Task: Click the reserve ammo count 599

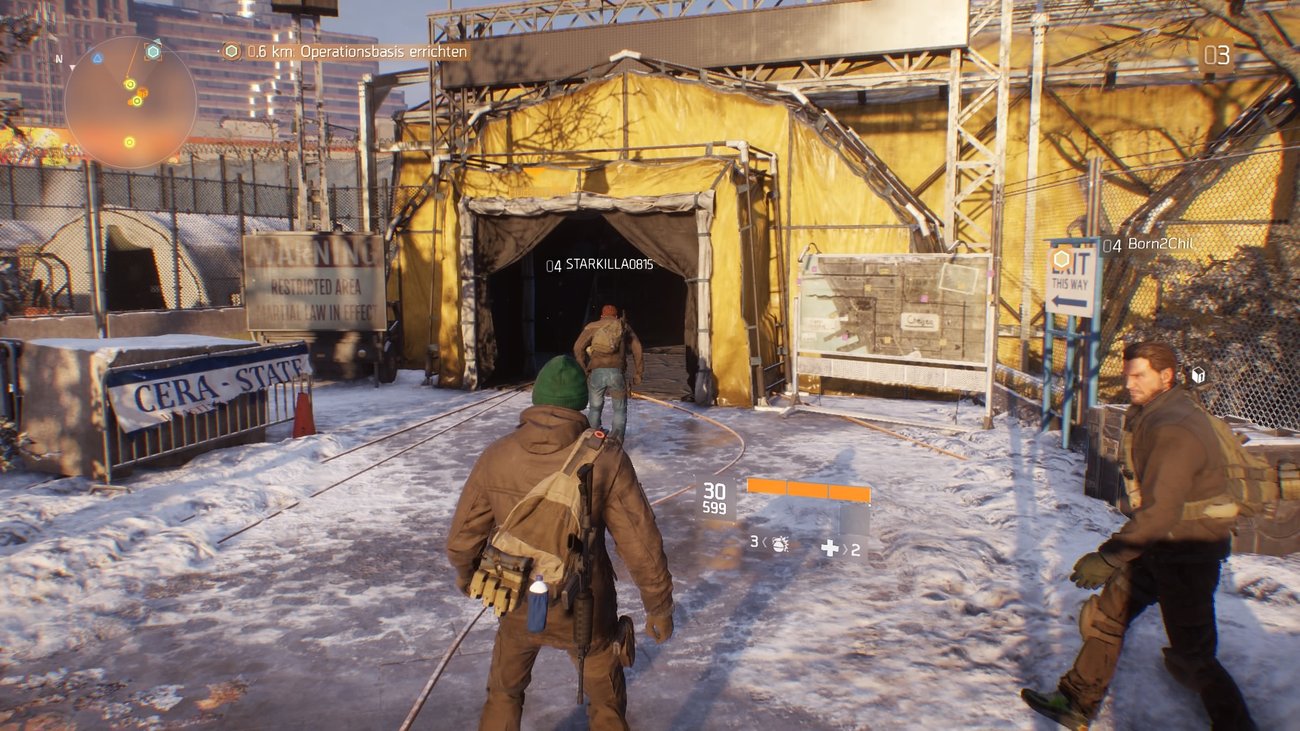Action: (715, 505)
